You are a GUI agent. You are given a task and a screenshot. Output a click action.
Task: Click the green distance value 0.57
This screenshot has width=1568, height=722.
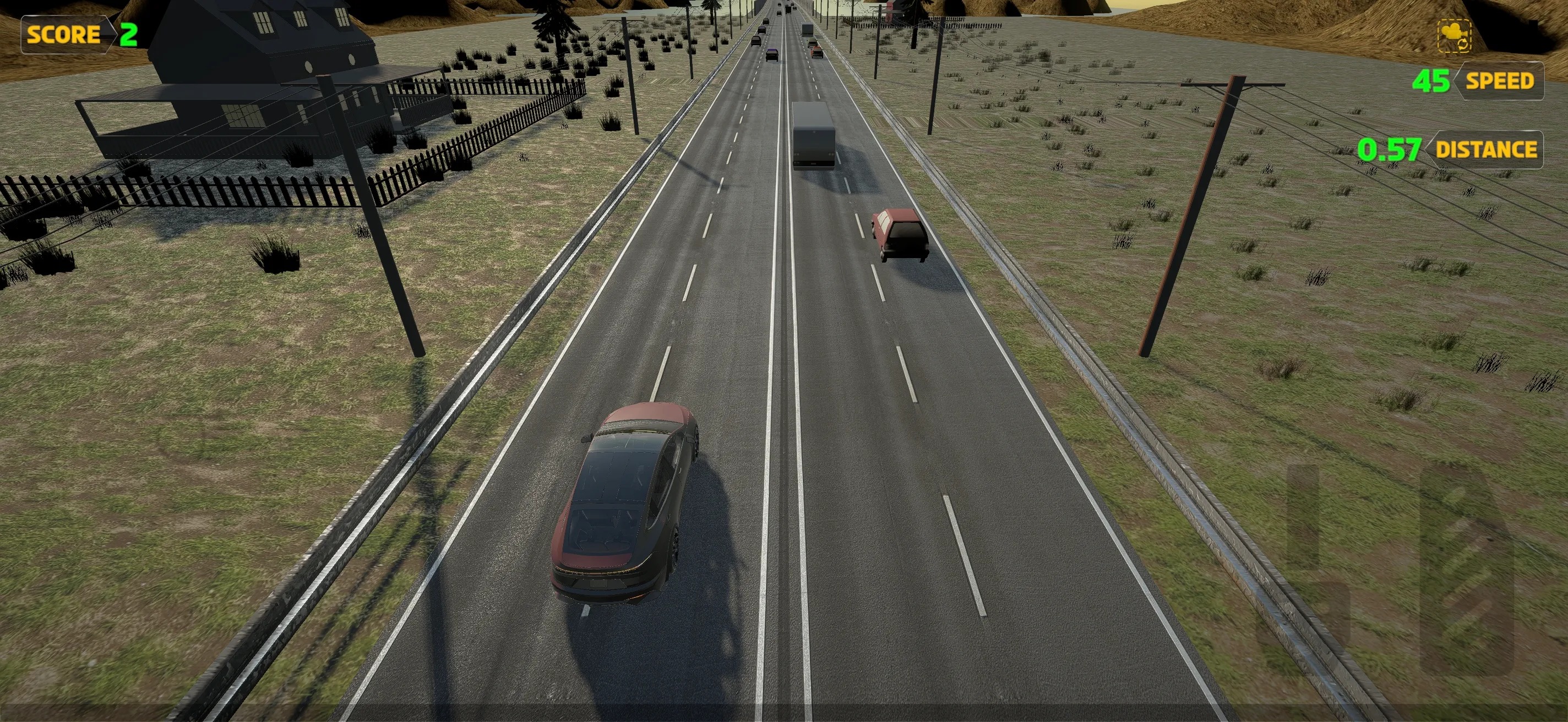pyautogui.click(x=1391, y=149)
